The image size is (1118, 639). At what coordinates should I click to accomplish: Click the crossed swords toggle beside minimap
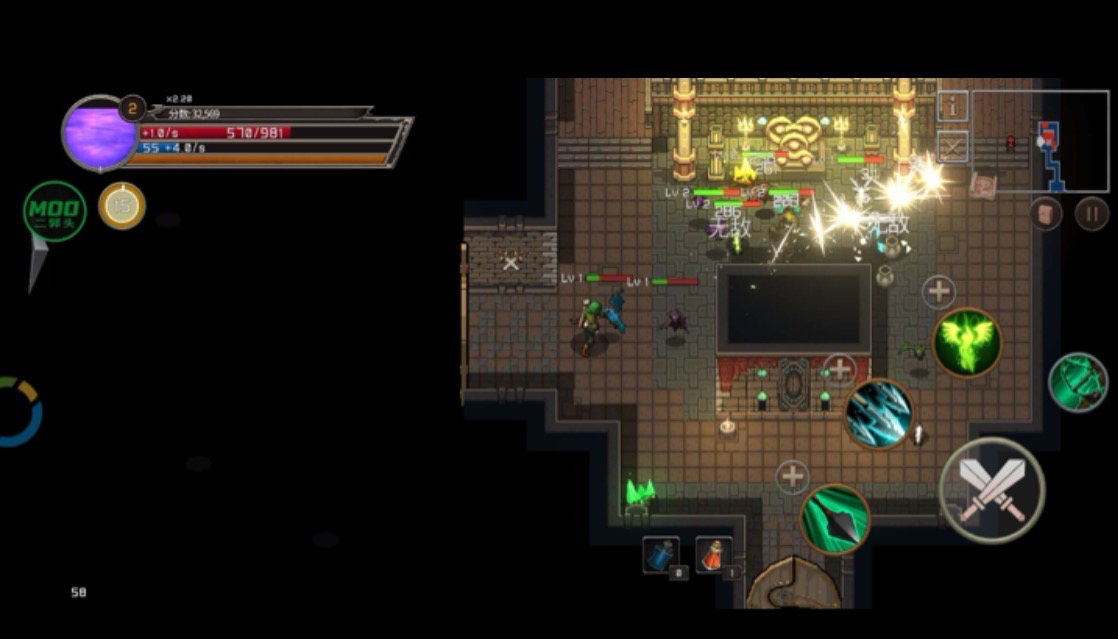[953, 147]
